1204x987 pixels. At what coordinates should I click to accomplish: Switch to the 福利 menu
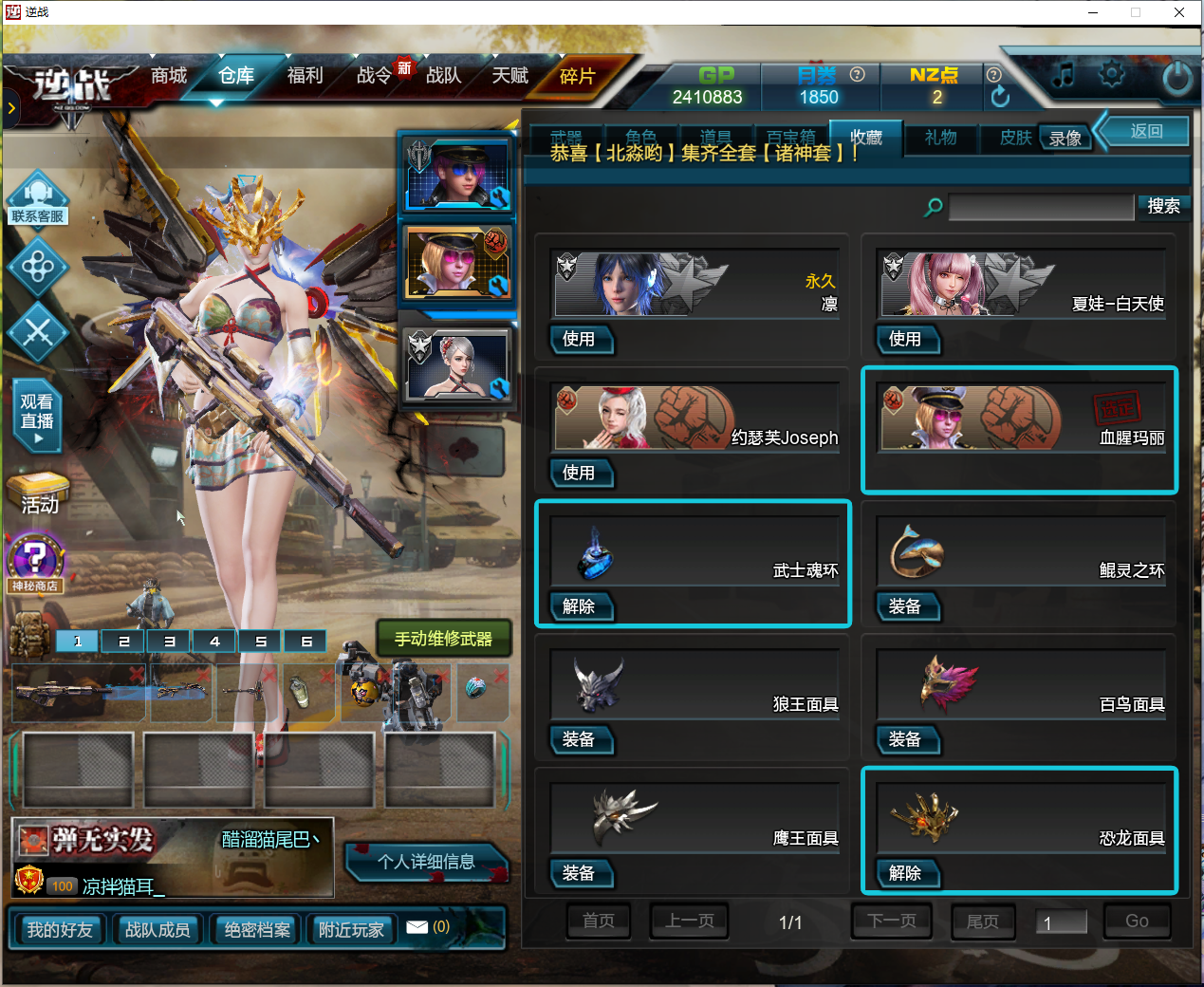click(x=305, y=76)
